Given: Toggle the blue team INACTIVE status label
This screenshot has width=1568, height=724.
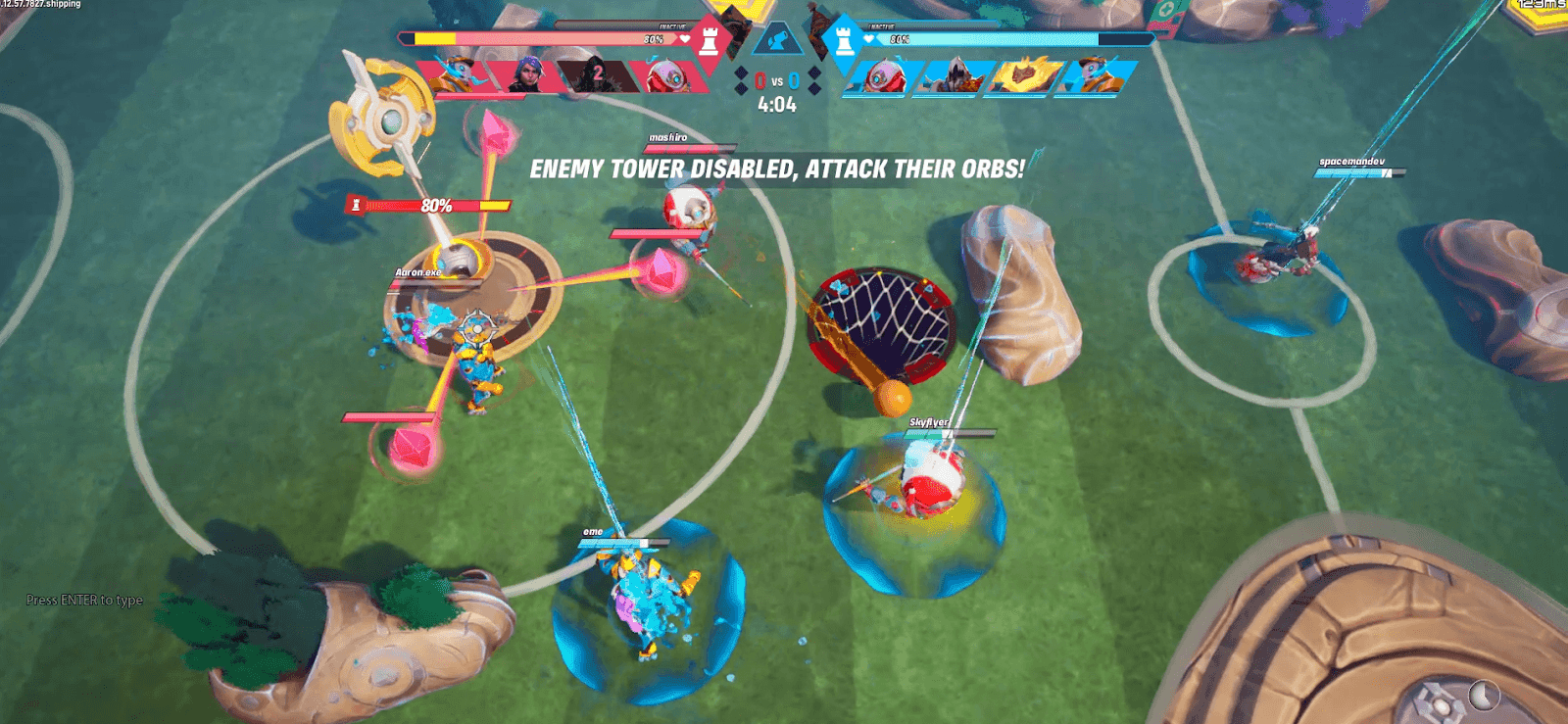Looking at the screenshot, I should click(880, 27).
